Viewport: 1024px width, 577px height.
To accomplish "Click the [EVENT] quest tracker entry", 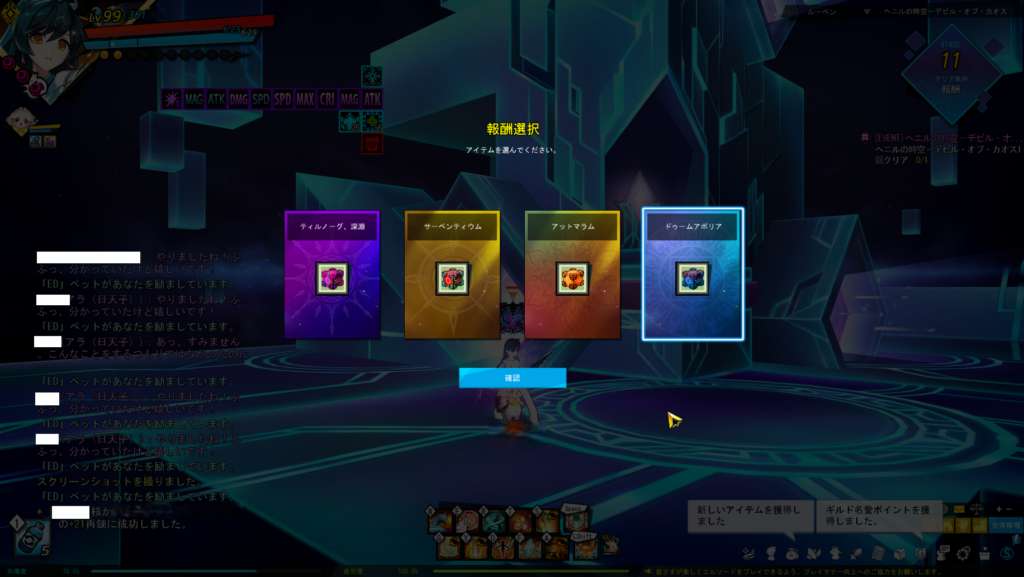I will point(940,137).
